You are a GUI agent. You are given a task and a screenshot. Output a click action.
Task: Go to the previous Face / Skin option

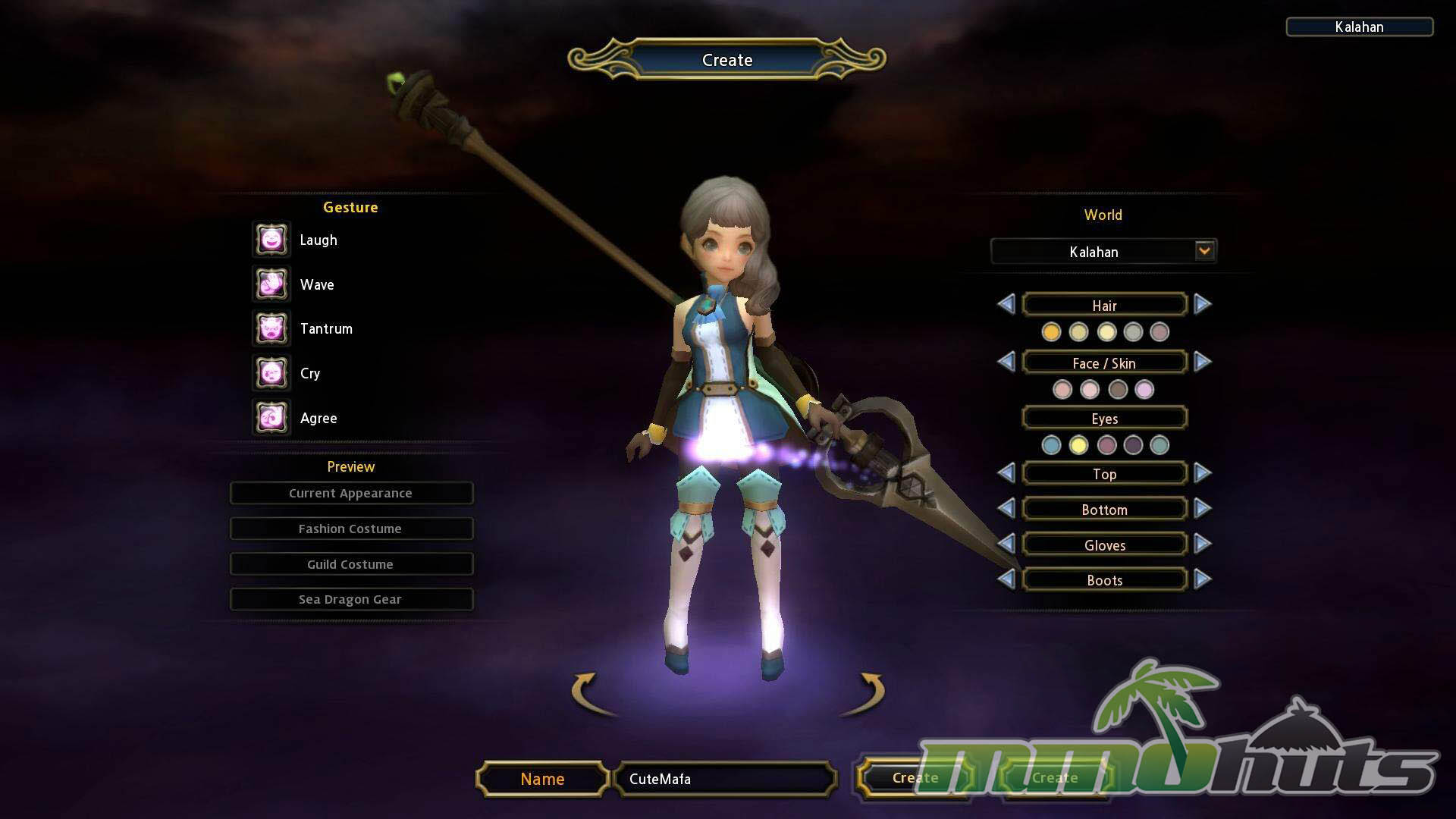coord(1006,362)
